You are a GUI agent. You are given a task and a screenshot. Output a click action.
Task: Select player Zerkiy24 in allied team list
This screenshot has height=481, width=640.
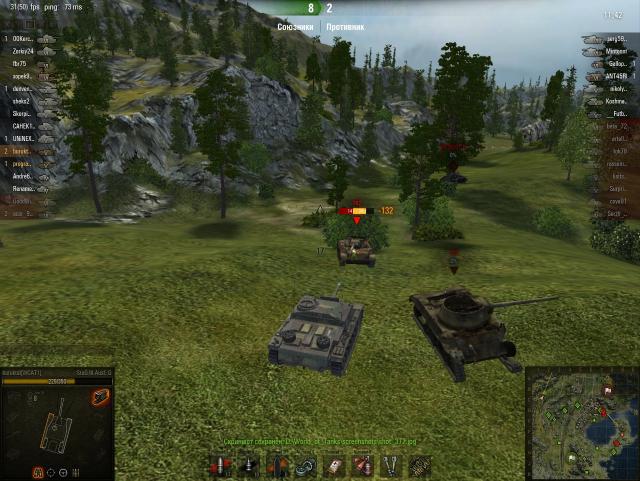pyautogui.click(x=22, y=50)
